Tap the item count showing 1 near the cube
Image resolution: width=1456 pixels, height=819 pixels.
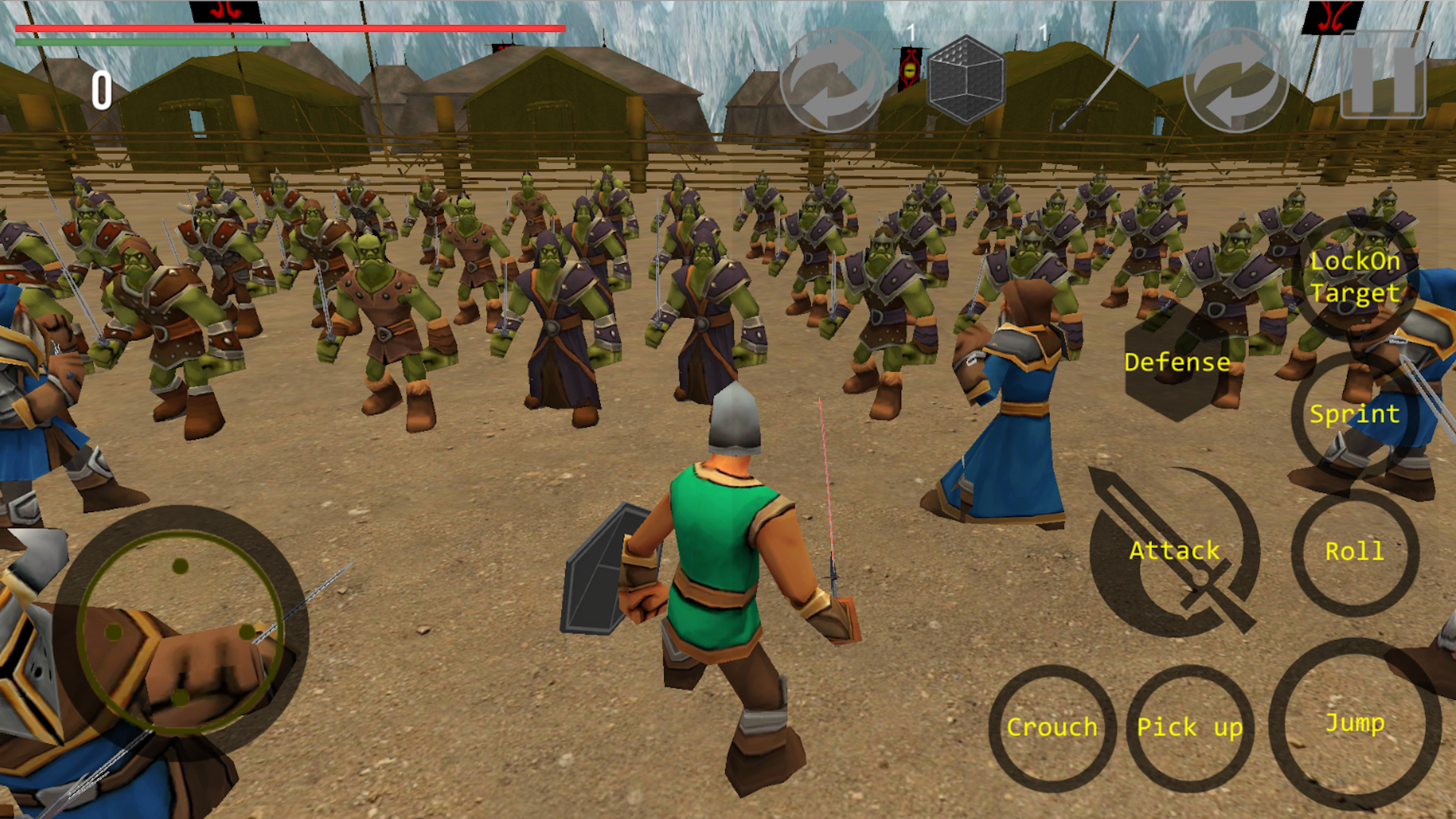point(910,32)
